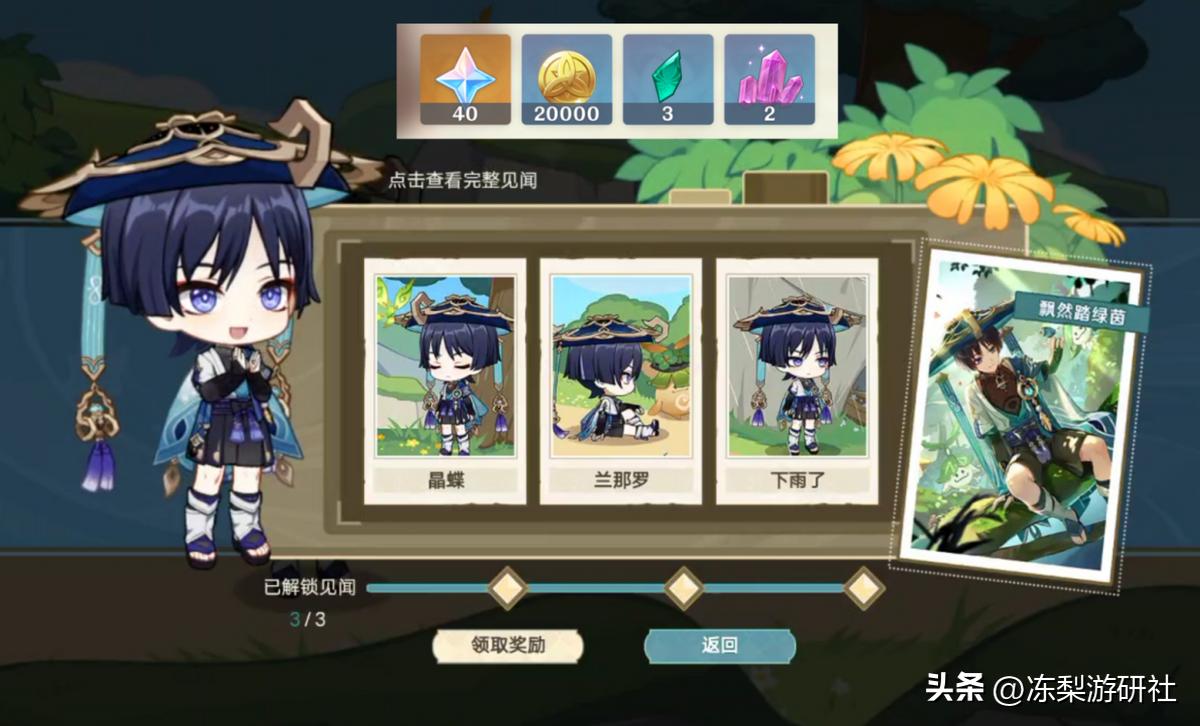Go back using the 返回 button
1200x726 pixels.
(x=719, y=645)
